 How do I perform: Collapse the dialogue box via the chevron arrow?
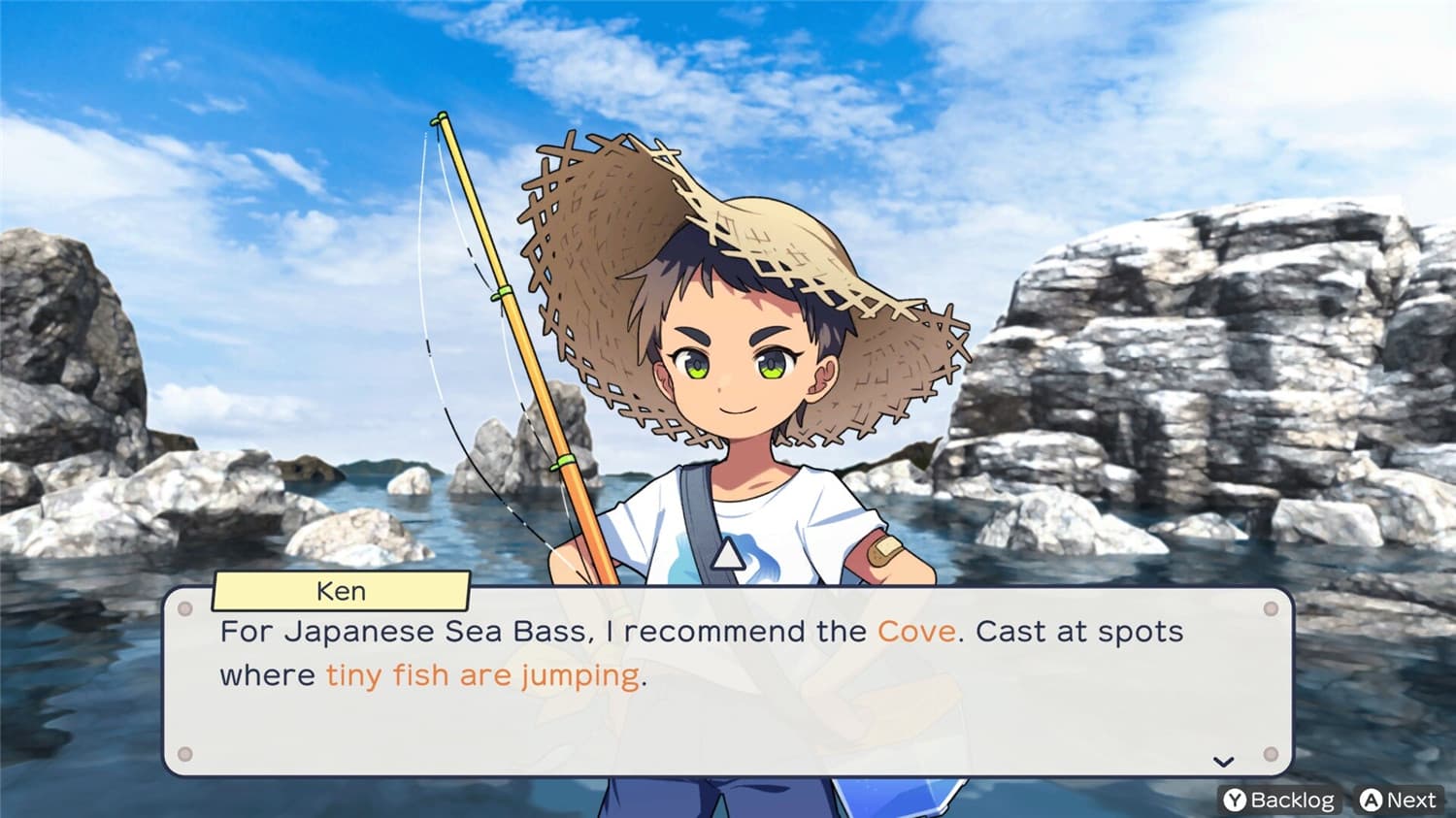tap(1222, 762)
